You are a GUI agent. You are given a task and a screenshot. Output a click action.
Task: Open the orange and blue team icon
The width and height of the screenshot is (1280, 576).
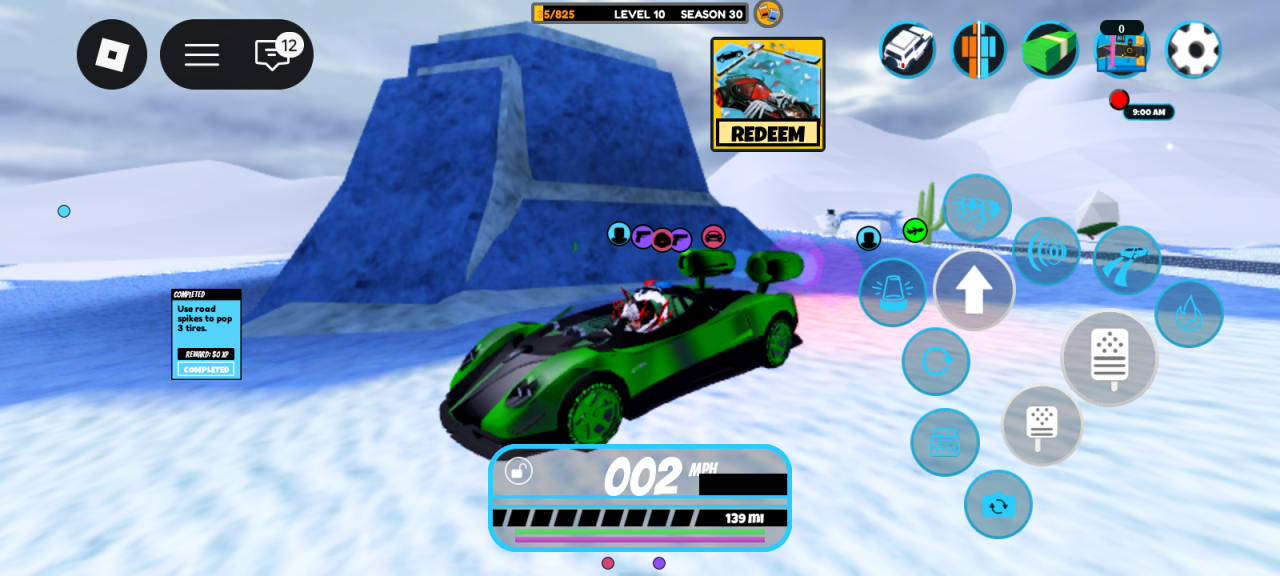978,49
